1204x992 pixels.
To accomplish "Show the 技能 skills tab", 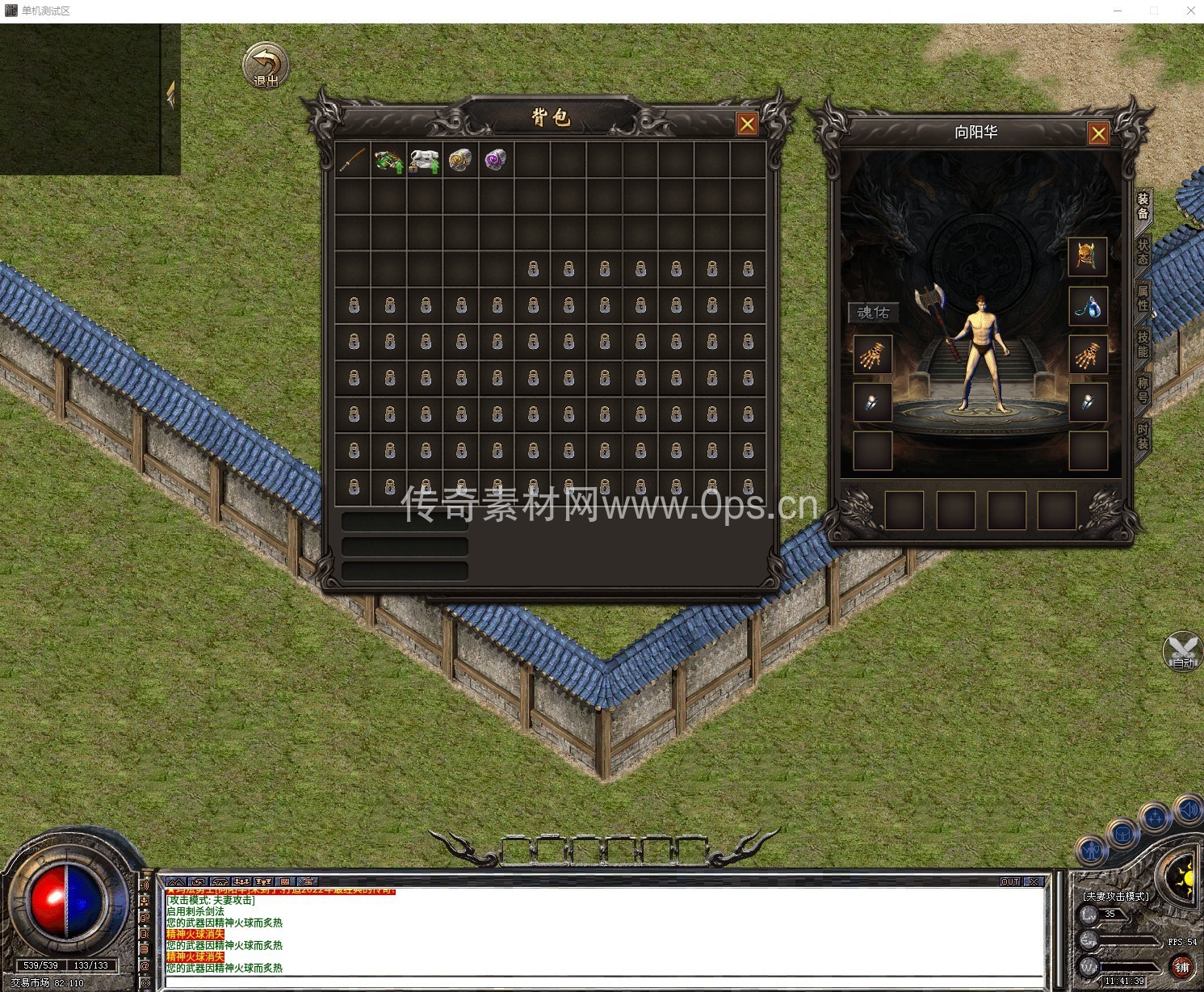I will pos(1143,344).
